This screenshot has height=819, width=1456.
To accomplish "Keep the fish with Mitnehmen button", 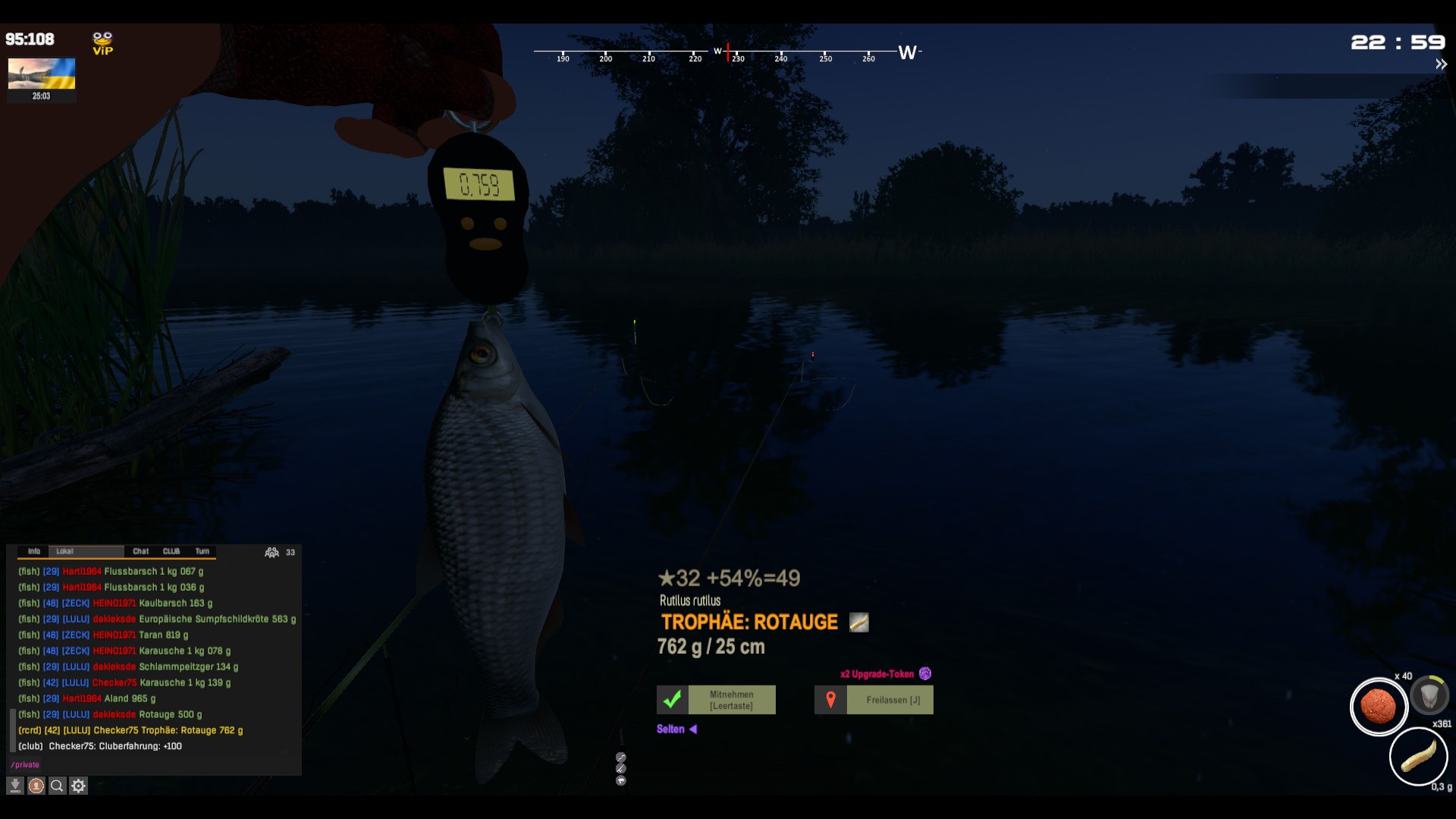I will pos(716,700).
